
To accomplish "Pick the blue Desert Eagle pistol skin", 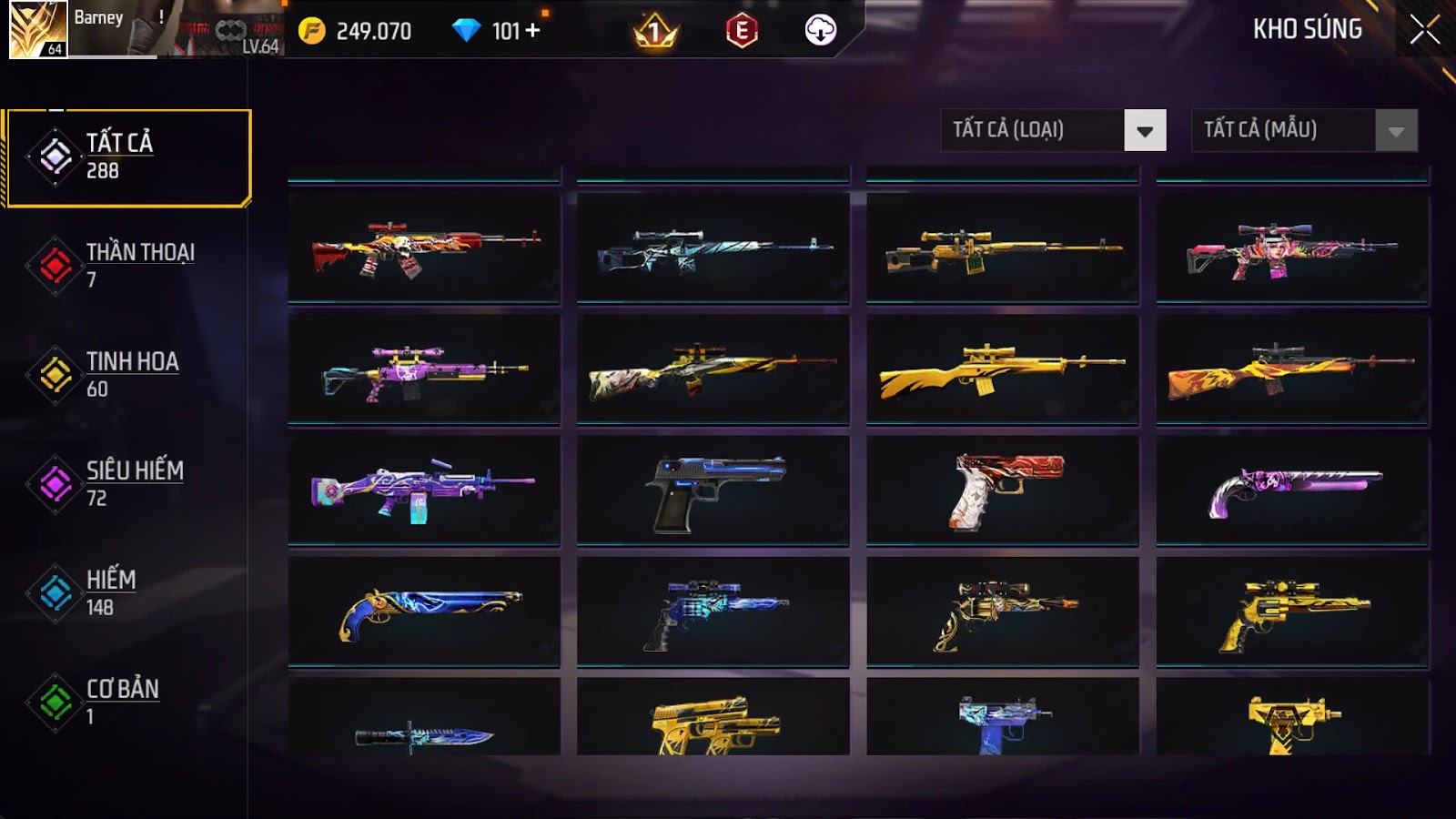I will (713, 491).
